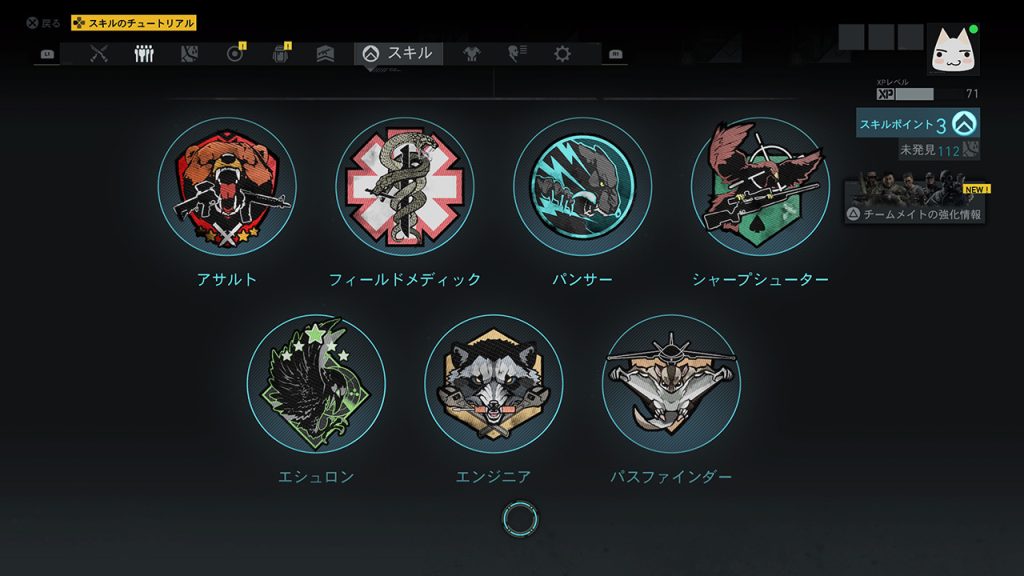
Task: Choose the Engineer raccoon emblem
Action: [494, 384]
